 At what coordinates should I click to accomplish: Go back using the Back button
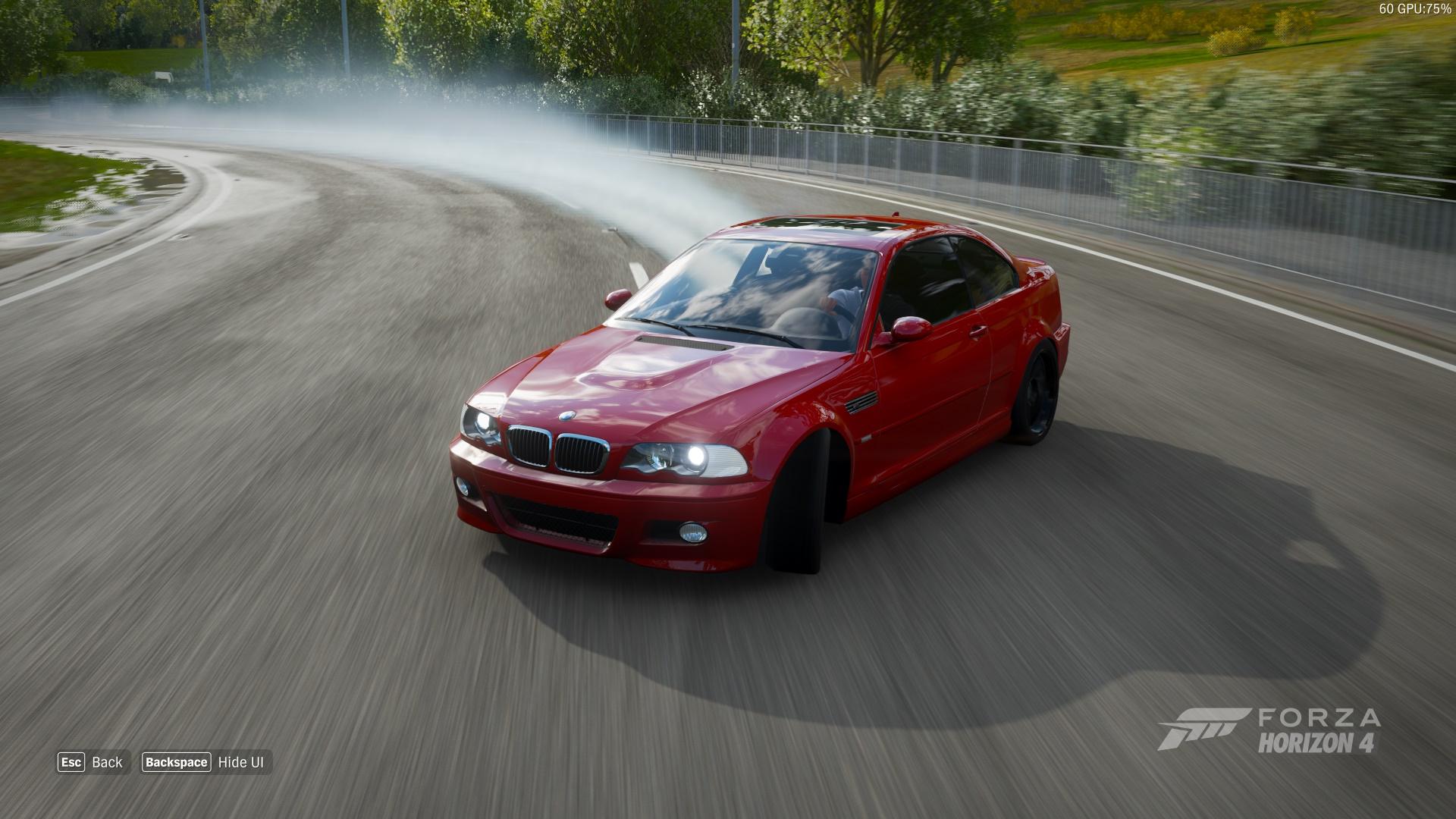91,762
